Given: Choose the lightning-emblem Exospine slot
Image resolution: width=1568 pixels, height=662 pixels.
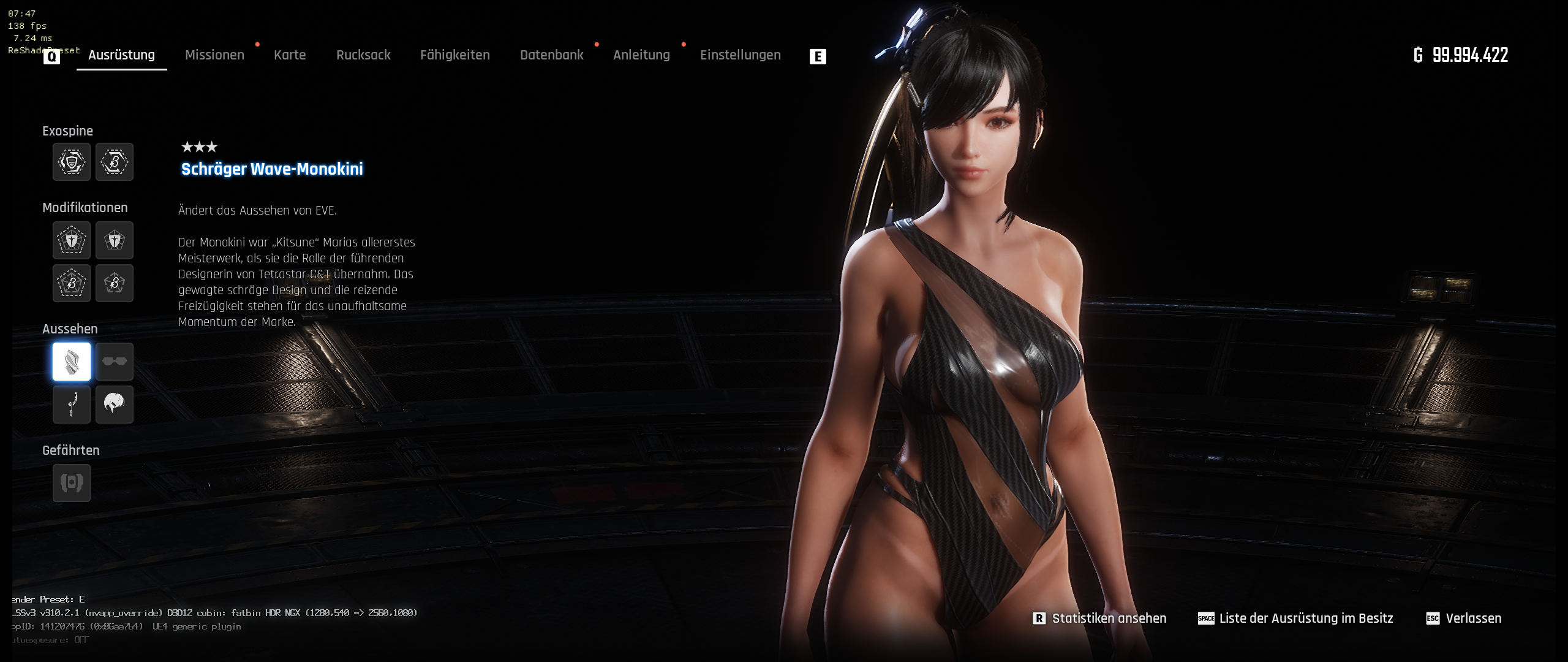Looking at the screenshot, I should [115, 162].
